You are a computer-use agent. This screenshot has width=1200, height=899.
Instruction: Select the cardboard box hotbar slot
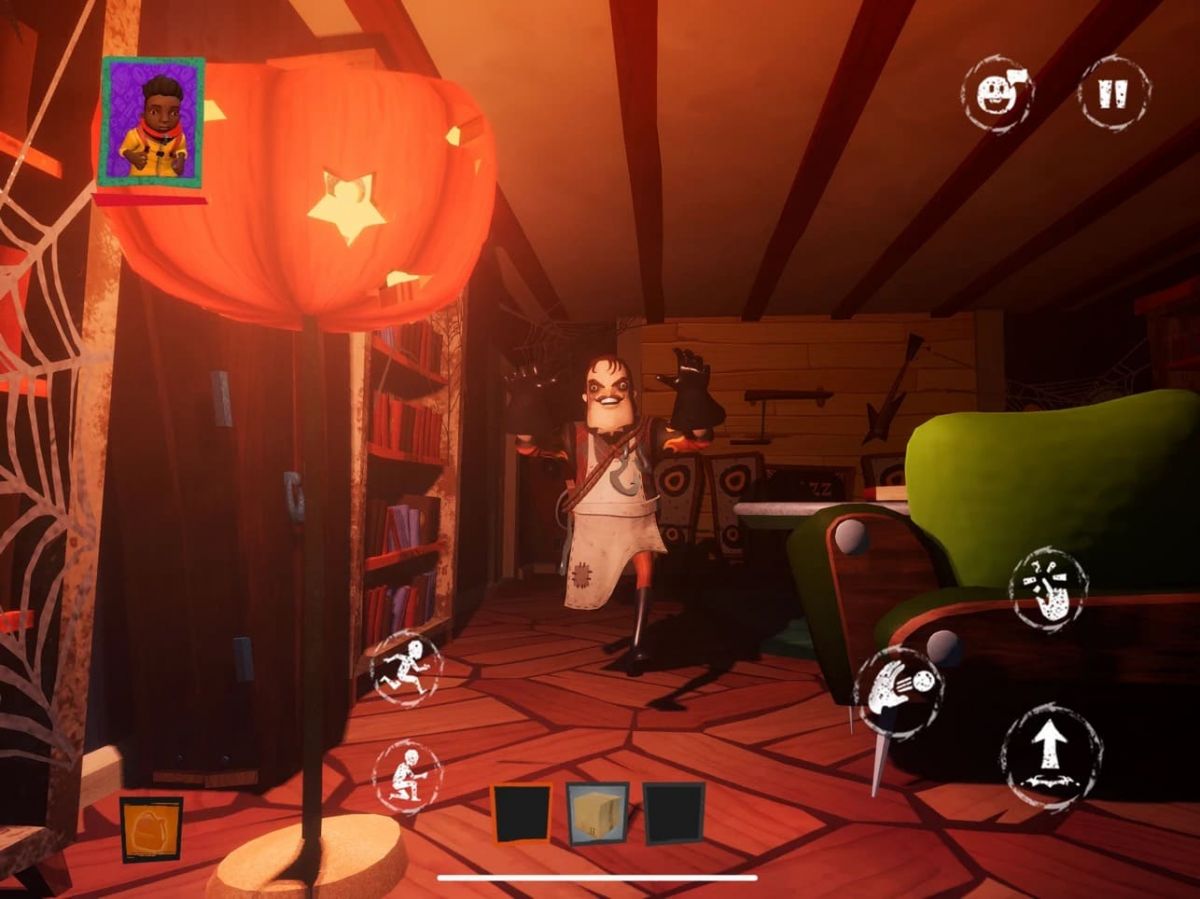[x=598, y=813]
